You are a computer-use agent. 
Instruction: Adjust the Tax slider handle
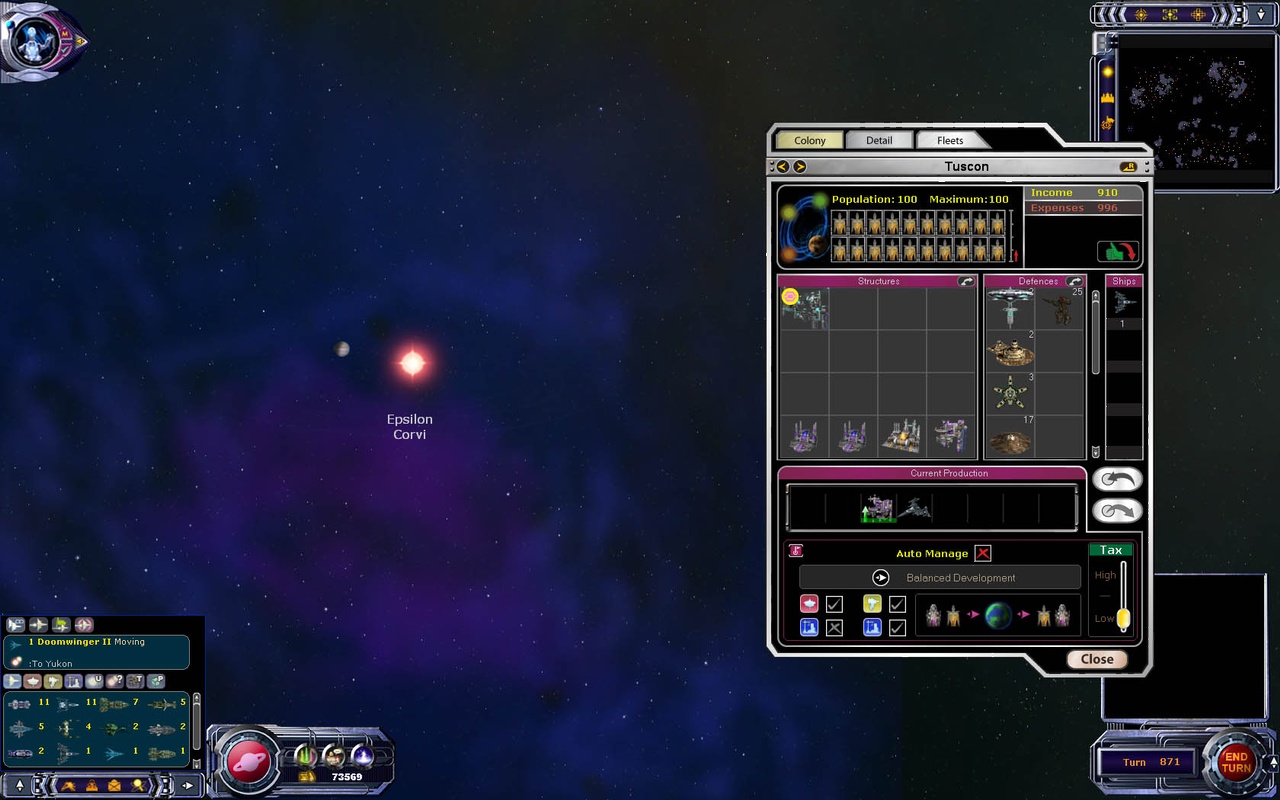pos(1123,618)
